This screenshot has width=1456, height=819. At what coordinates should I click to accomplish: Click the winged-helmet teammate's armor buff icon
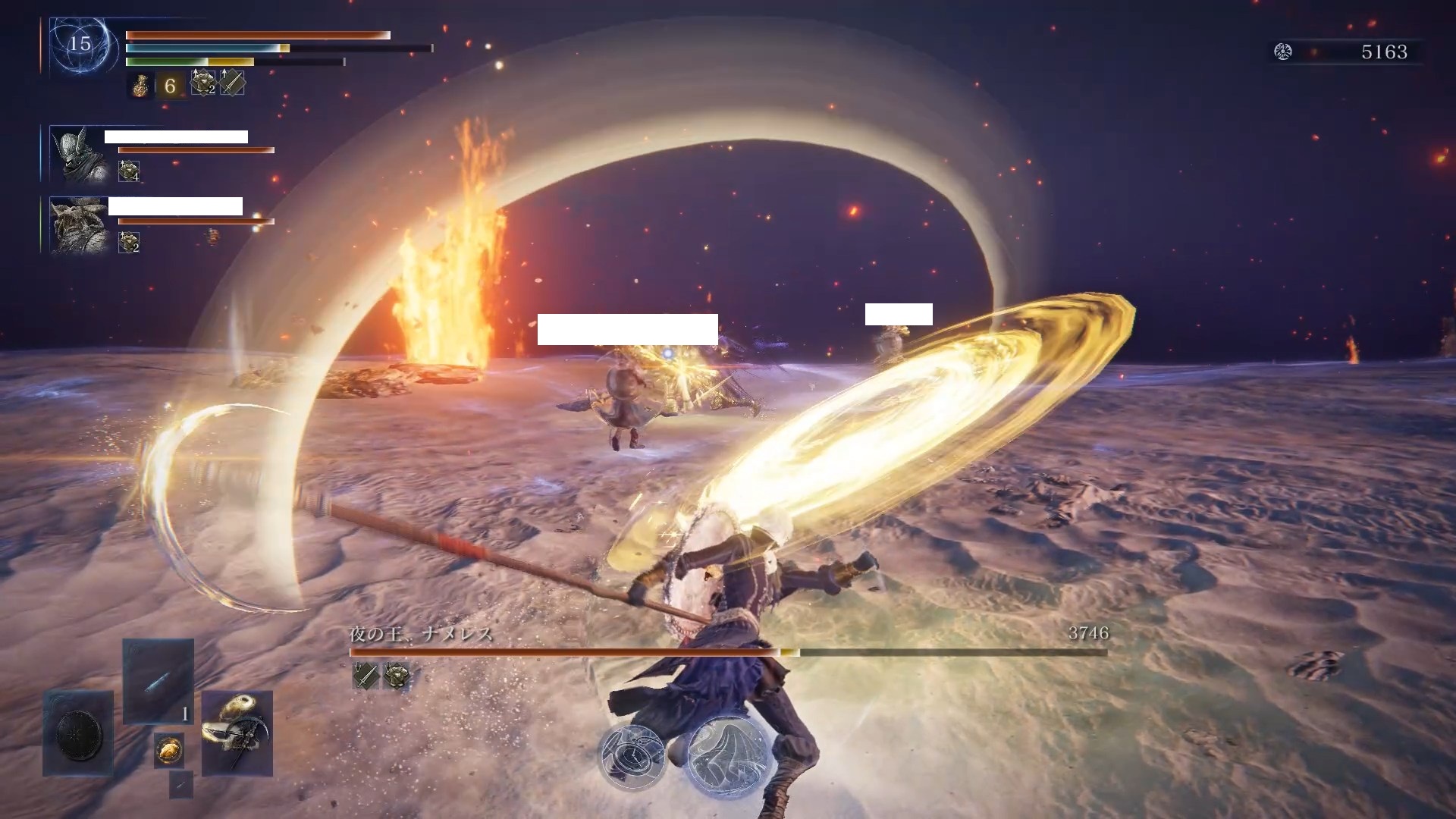pos(128,171)
